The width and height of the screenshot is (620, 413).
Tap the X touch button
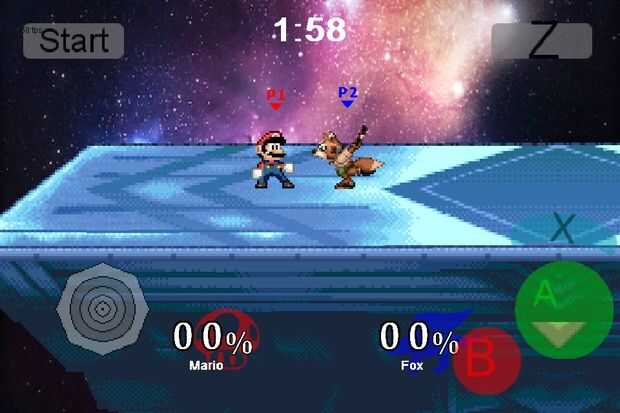point(563,228)
